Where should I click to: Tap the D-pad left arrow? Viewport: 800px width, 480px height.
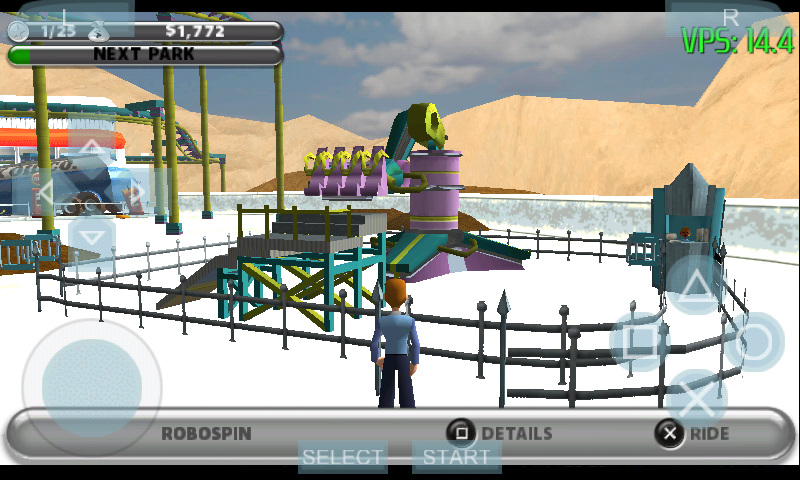point(46,193)
